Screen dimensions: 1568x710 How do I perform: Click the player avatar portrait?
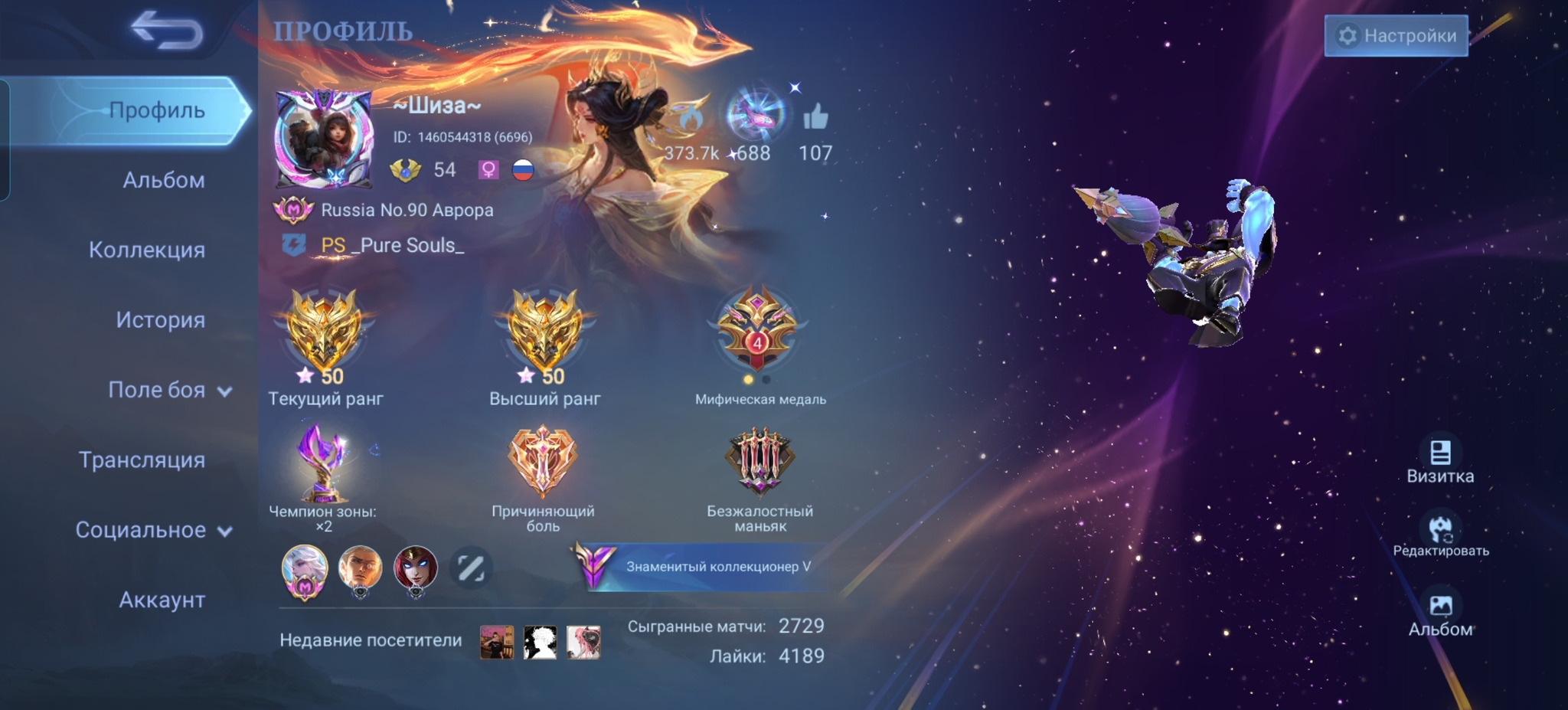(x=324, y=139)
